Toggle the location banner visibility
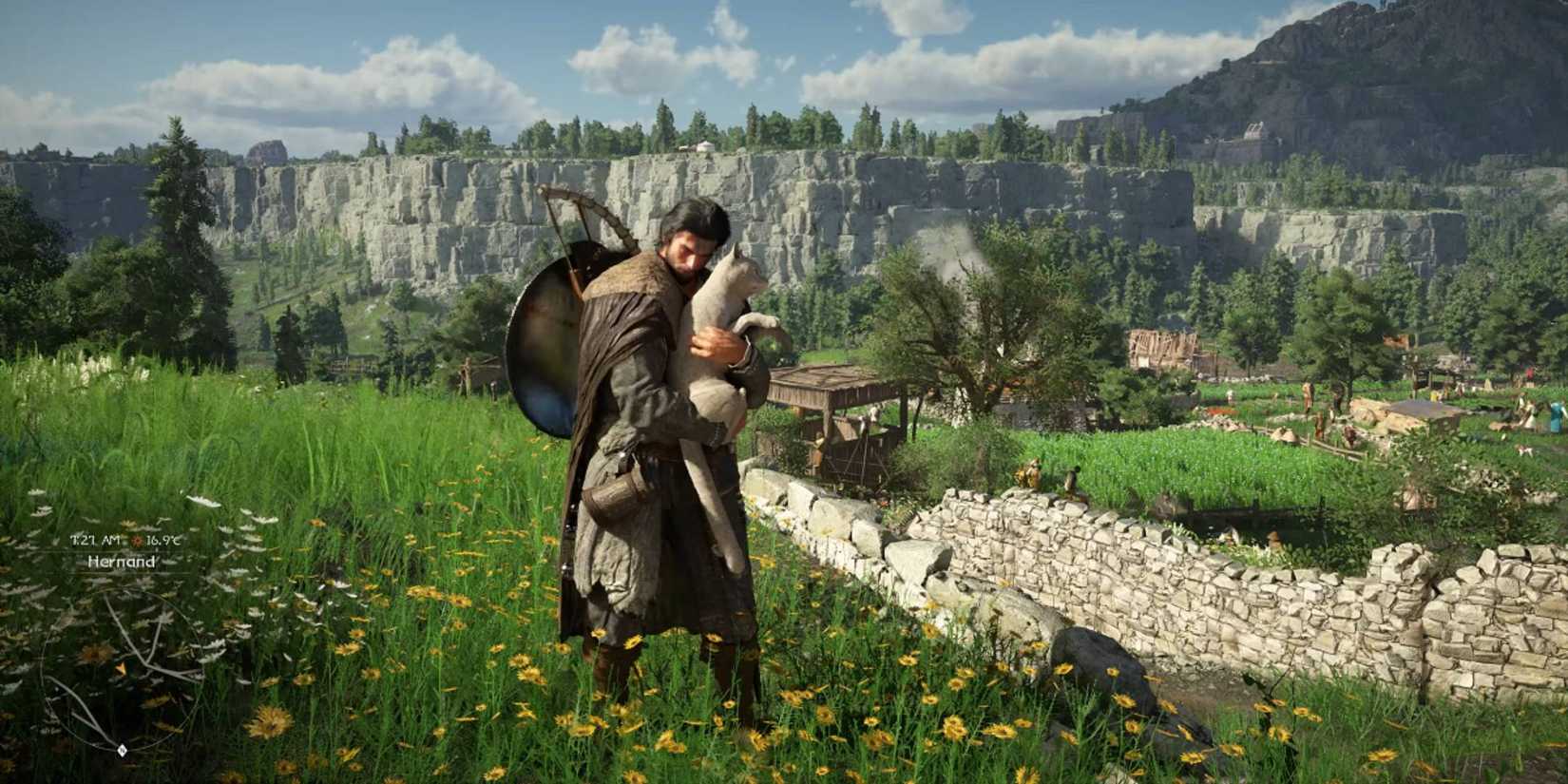This screenshot has height=784, width=1568. click(x=122, y=564)
